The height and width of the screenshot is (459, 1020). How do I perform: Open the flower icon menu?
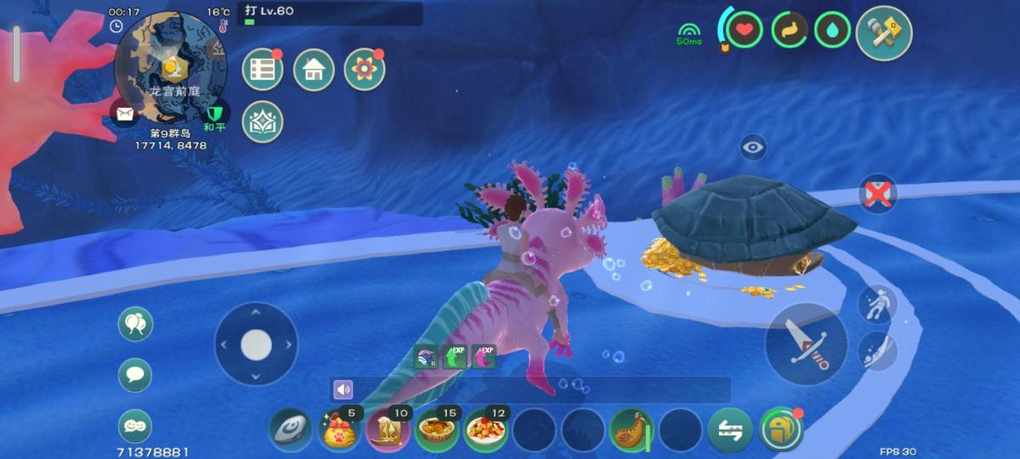click(364, 69)
